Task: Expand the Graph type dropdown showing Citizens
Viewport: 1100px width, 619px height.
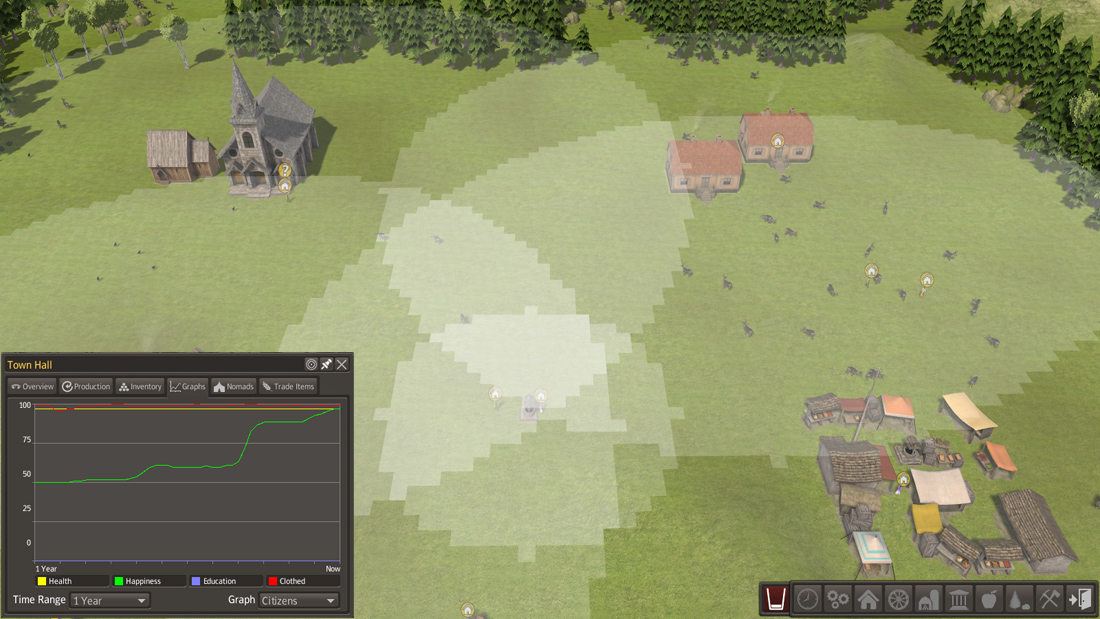Action: point(299,600)
